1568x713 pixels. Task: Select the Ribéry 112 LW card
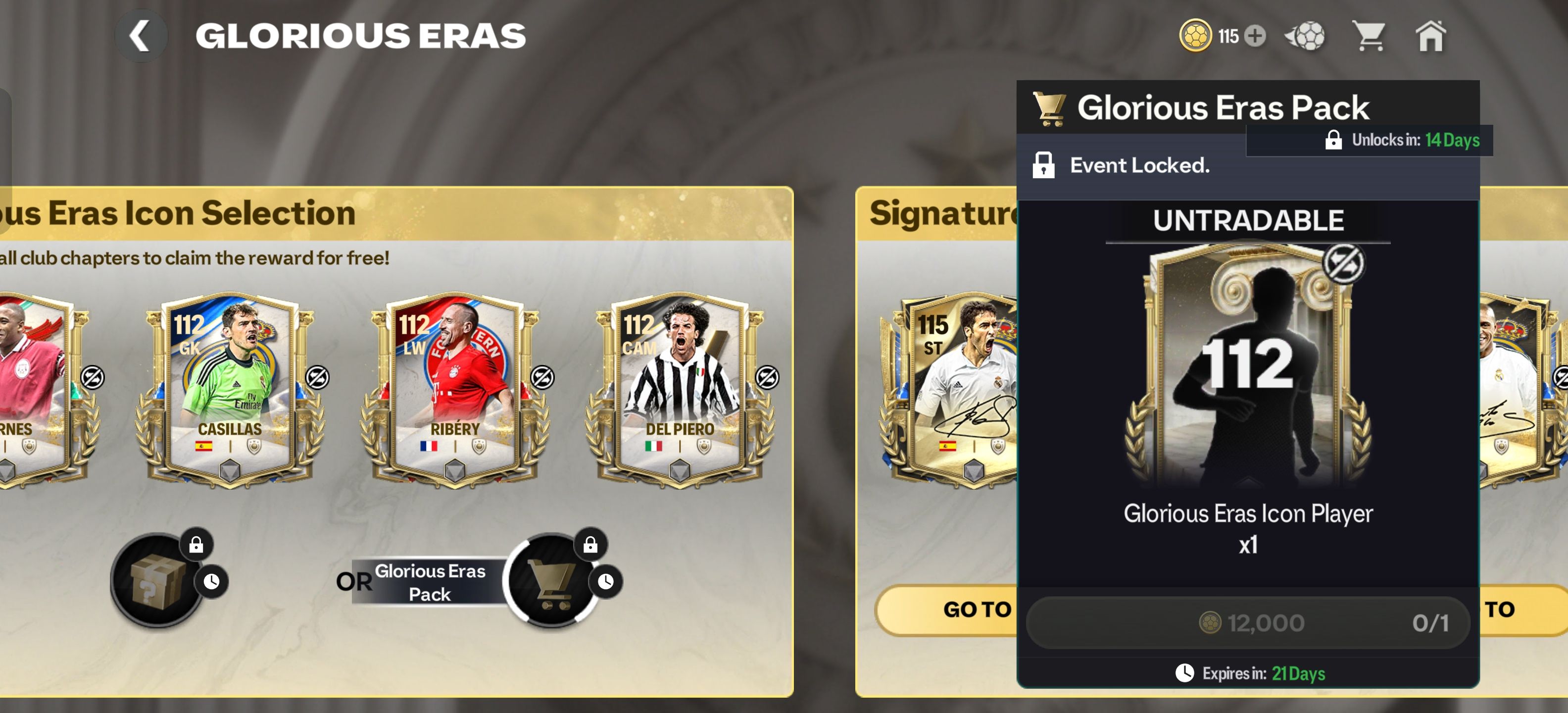455,390
